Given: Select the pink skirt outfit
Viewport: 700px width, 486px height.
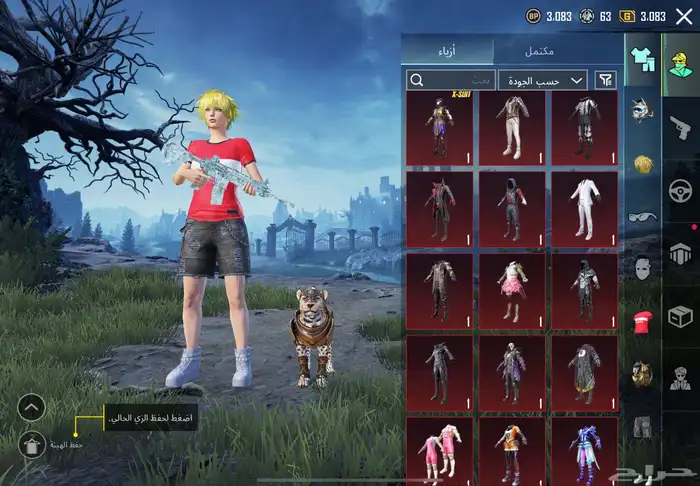Looking at the screenshot, I should pyautogui.click(x=512, y=289).
